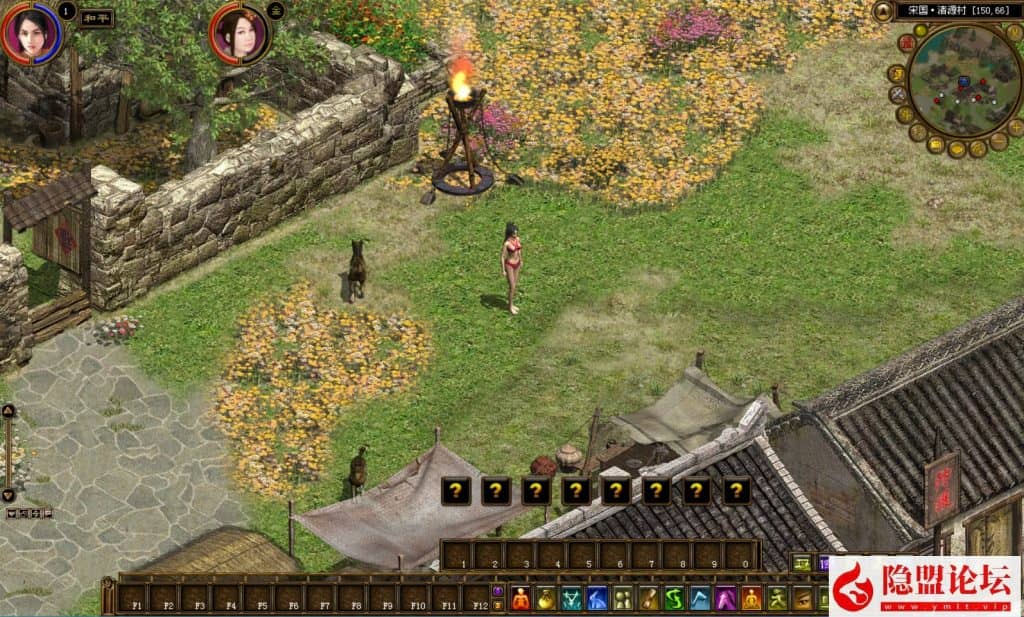Visit the 隐盟论坛 watermark logo
The image size is (1024, 617).
click(925, 586)
